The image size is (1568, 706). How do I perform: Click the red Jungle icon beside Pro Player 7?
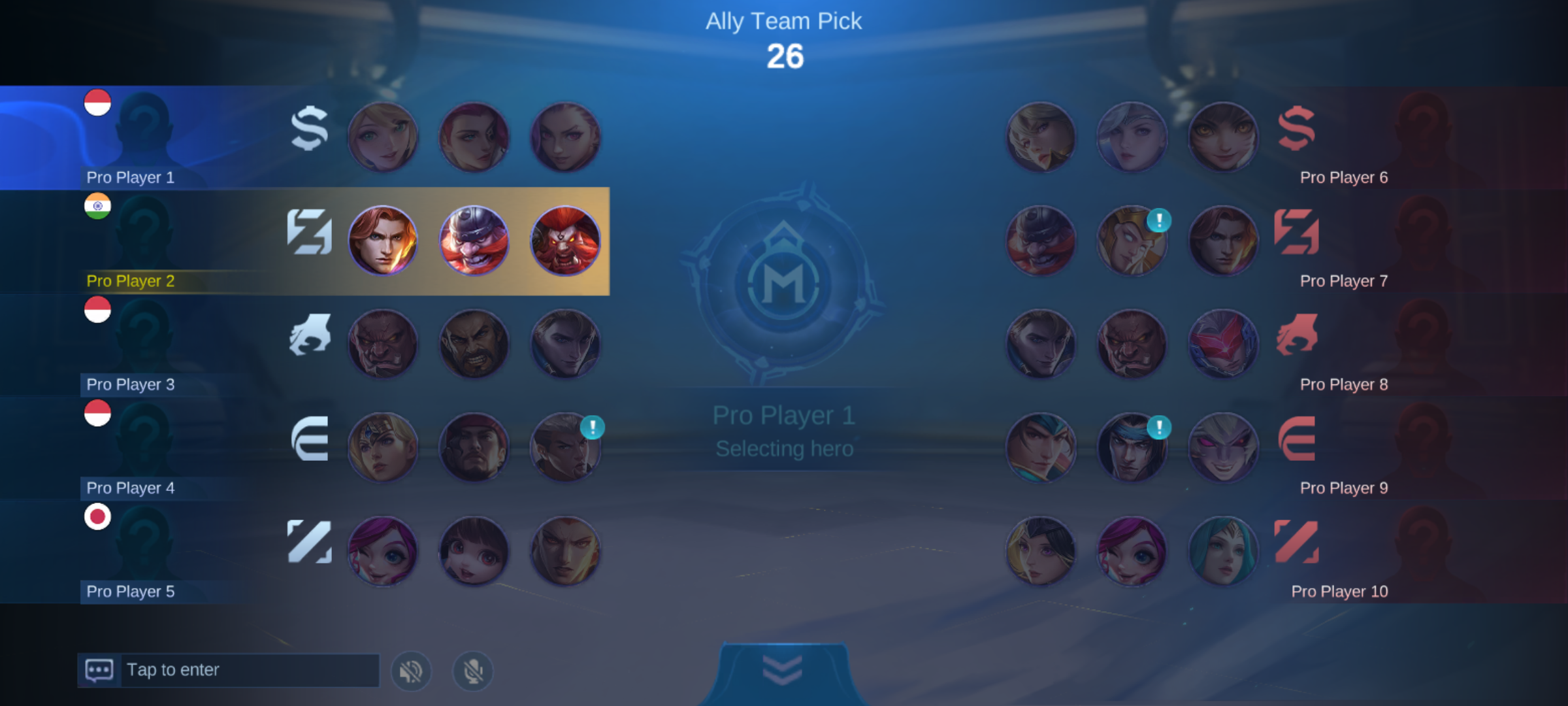(x=1297, y=232)
